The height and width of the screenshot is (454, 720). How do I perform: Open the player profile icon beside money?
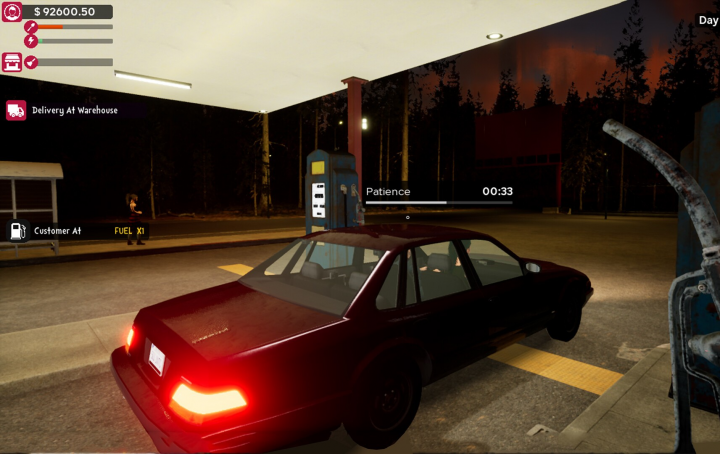point(12,12)
